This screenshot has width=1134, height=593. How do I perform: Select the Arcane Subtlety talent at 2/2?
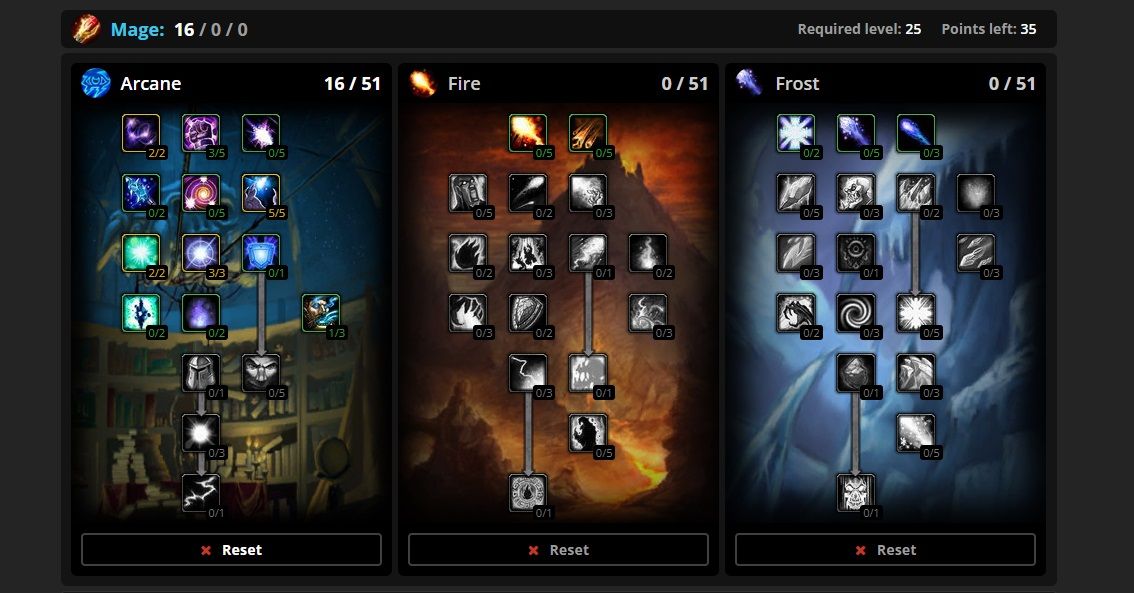141,133
